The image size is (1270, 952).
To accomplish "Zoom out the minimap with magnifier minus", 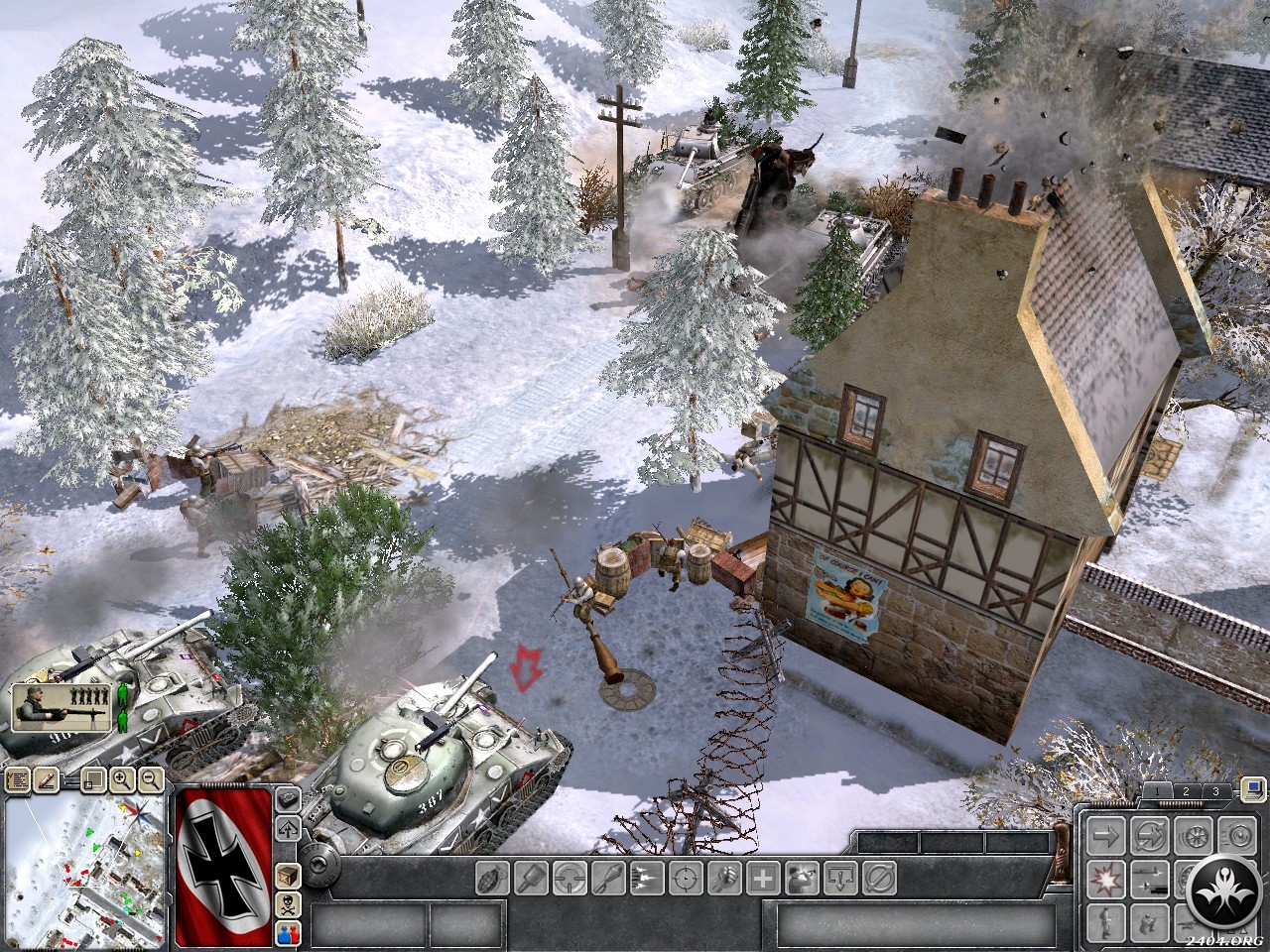I will 151,779.
